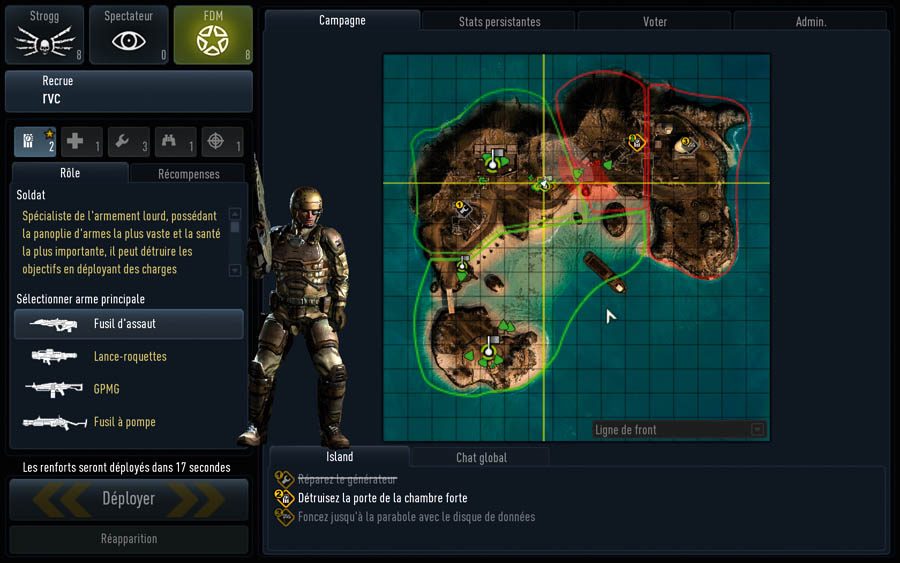The width and height of the screenshot is (900, 563).
Task: Open the Ligne de front dropdown
Action: [679, 430]
